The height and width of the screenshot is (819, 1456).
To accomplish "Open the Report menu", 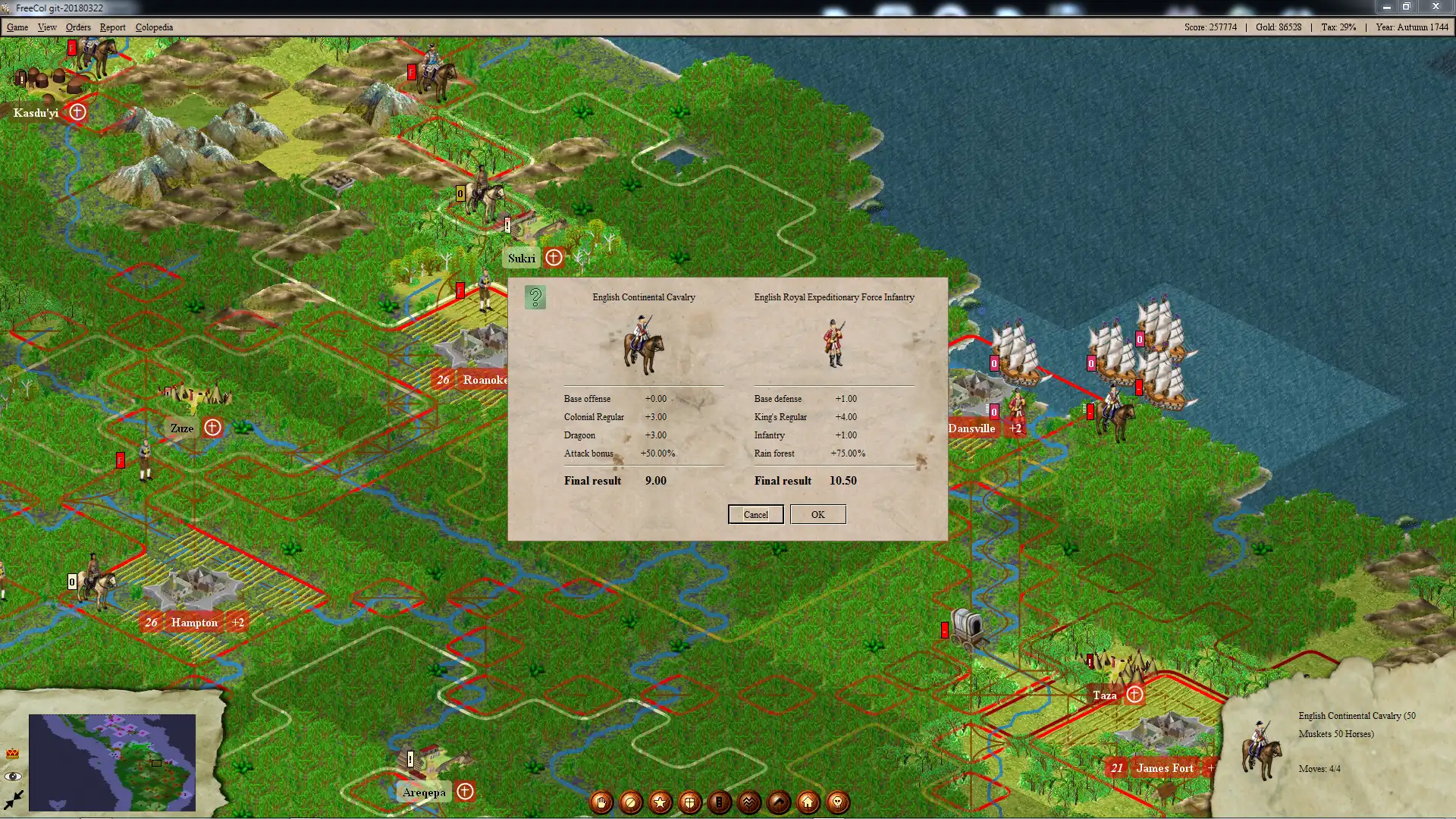I will pos(112,27).
